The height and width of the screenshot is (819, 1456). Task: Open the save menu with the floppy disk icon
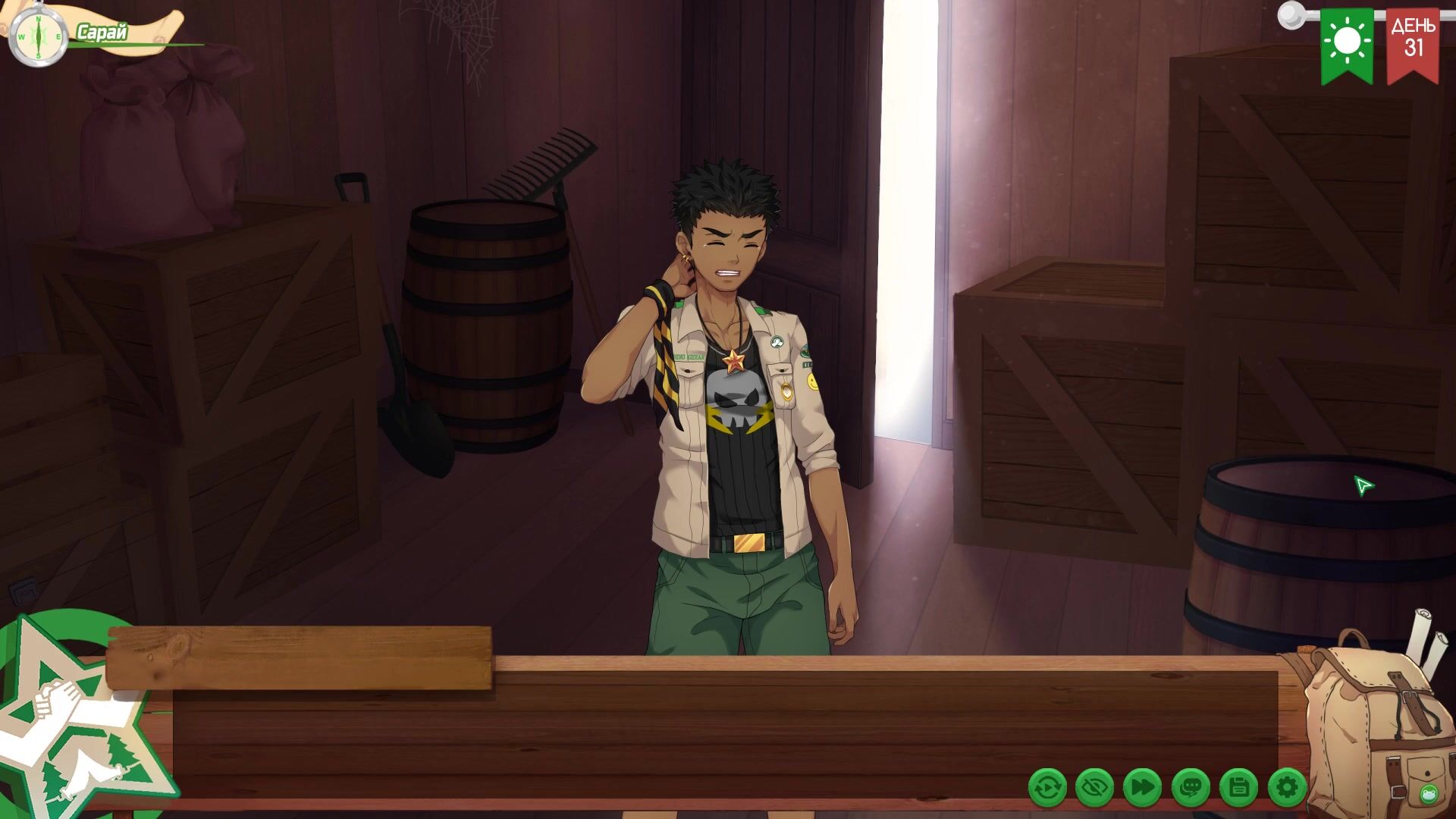1238,788
